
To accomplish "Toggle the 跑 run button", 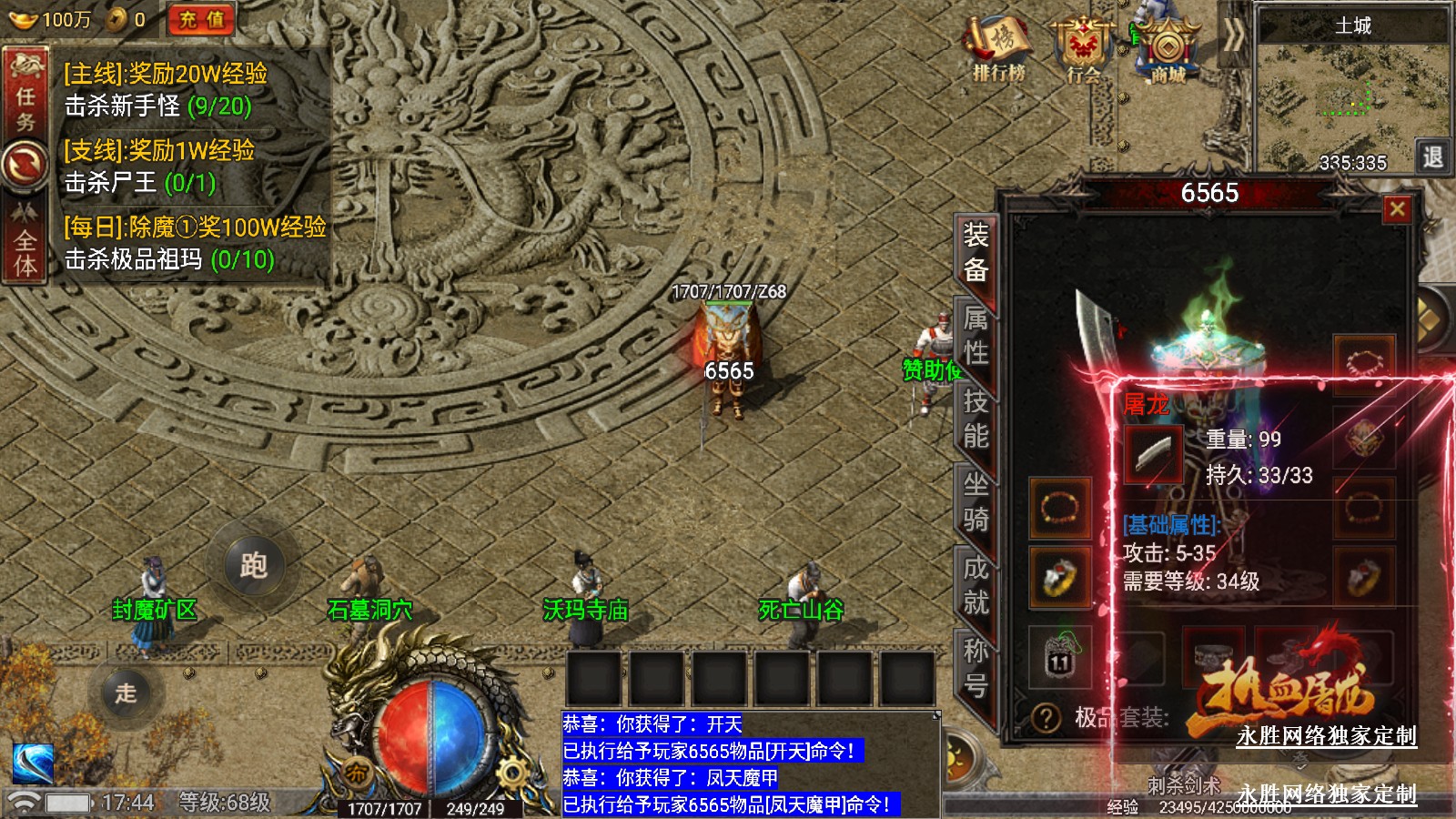I will click(253, 565).
